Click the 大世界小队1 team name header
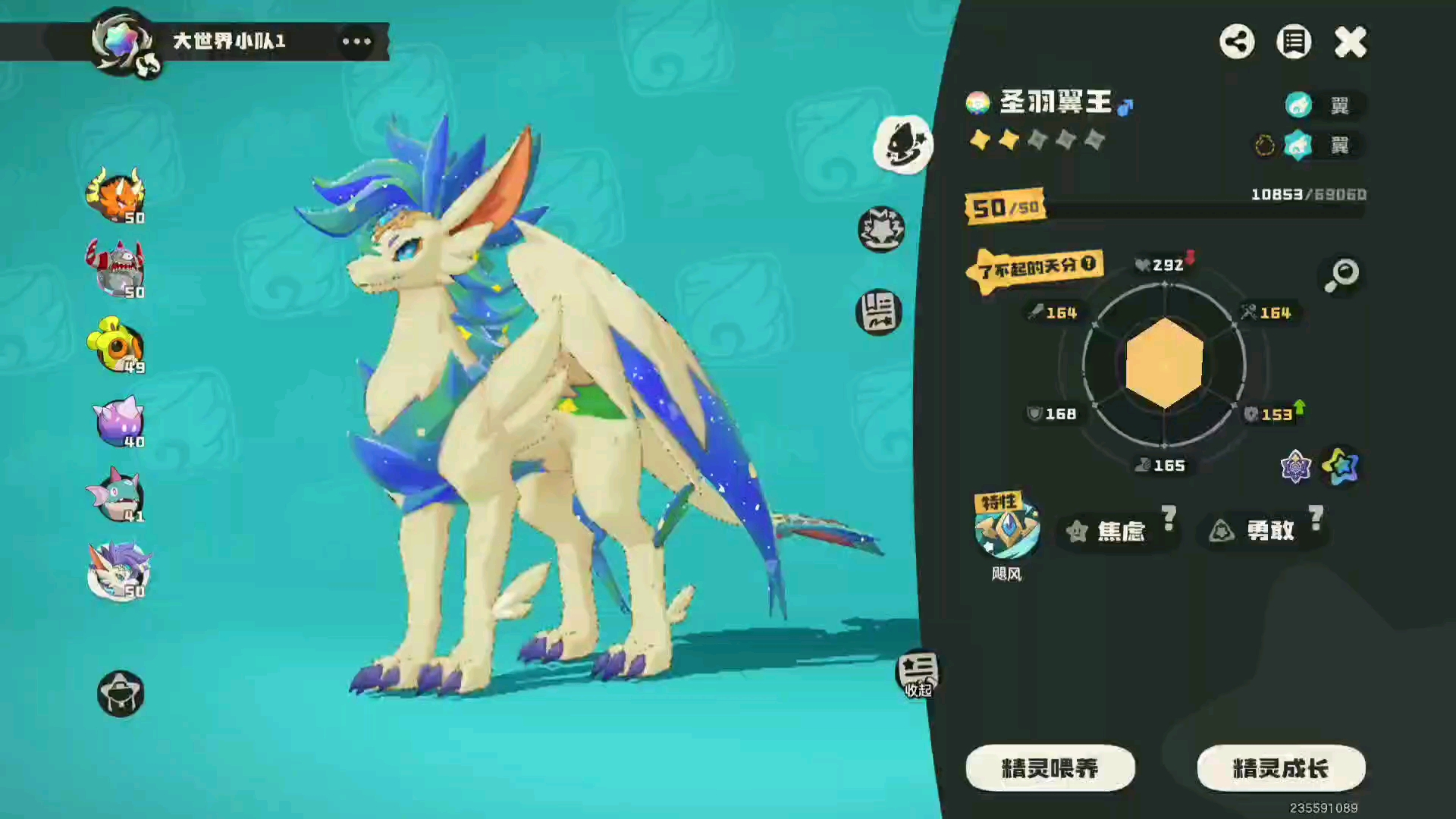This screenshot has height=819, width=1456. click(227, 42)
